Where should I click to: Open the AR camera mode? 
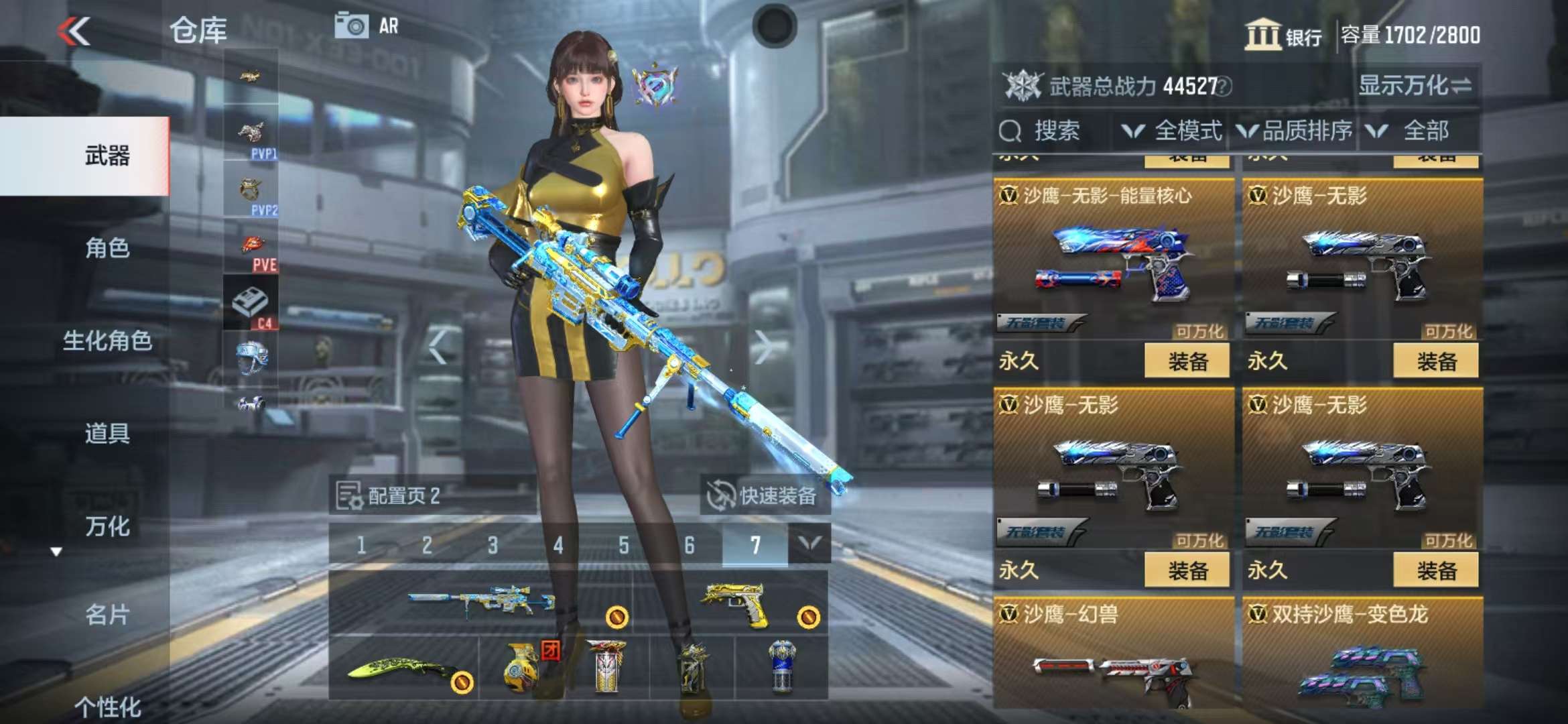[367, 26]
